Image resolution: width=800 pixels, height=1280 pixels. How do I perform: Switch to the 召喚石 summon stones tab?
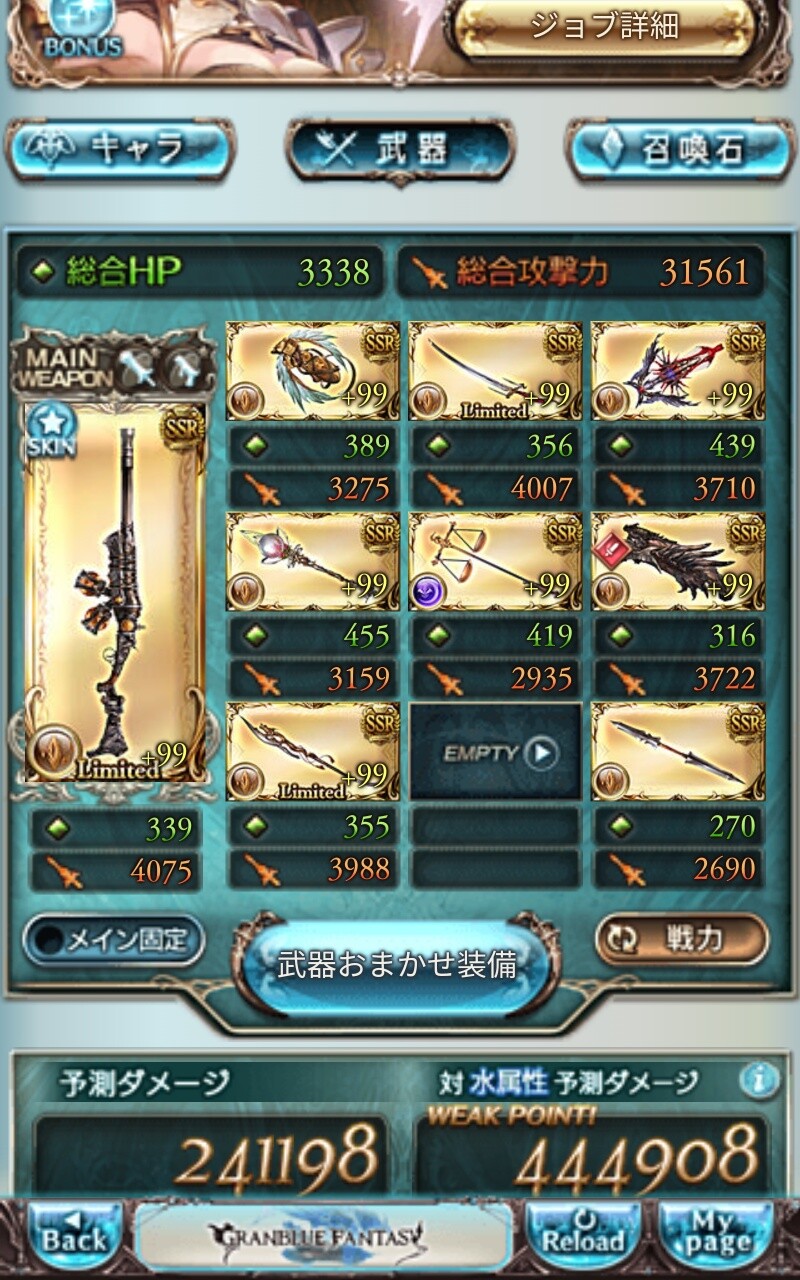click(x=680, y=150)
